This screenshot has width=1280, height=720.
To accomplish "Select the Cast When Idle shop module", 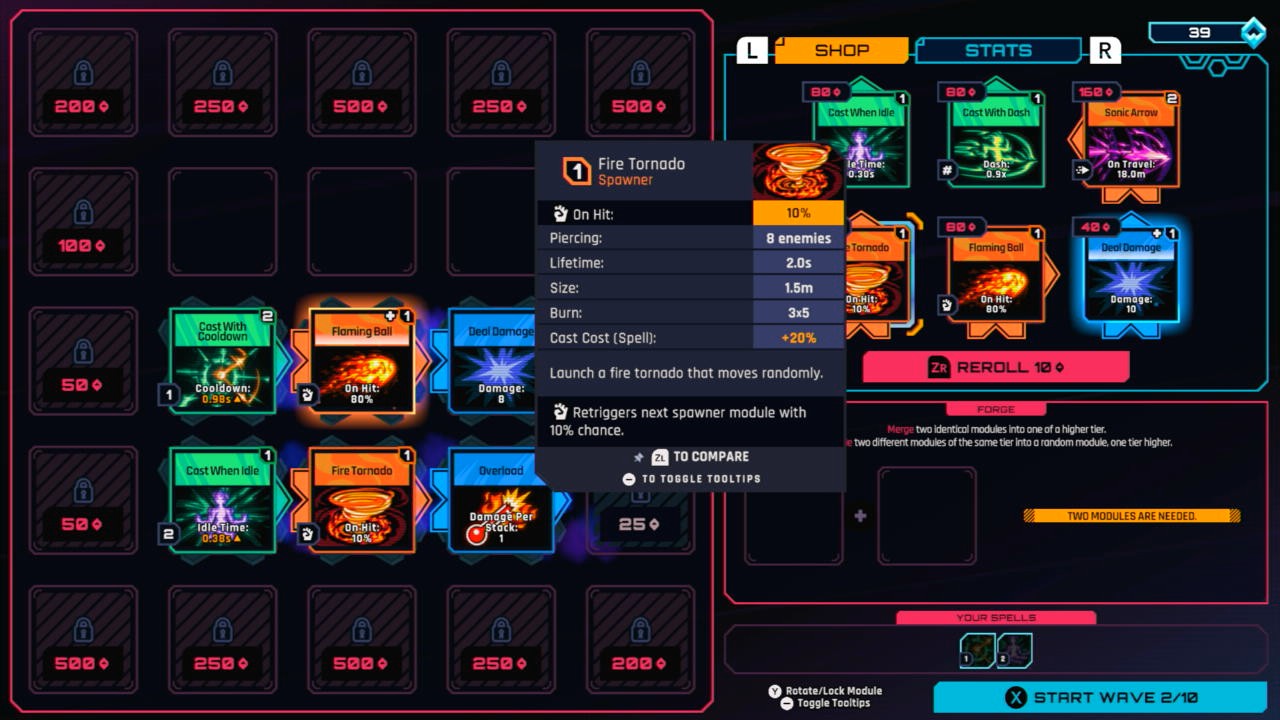I will tap(862, 140).
